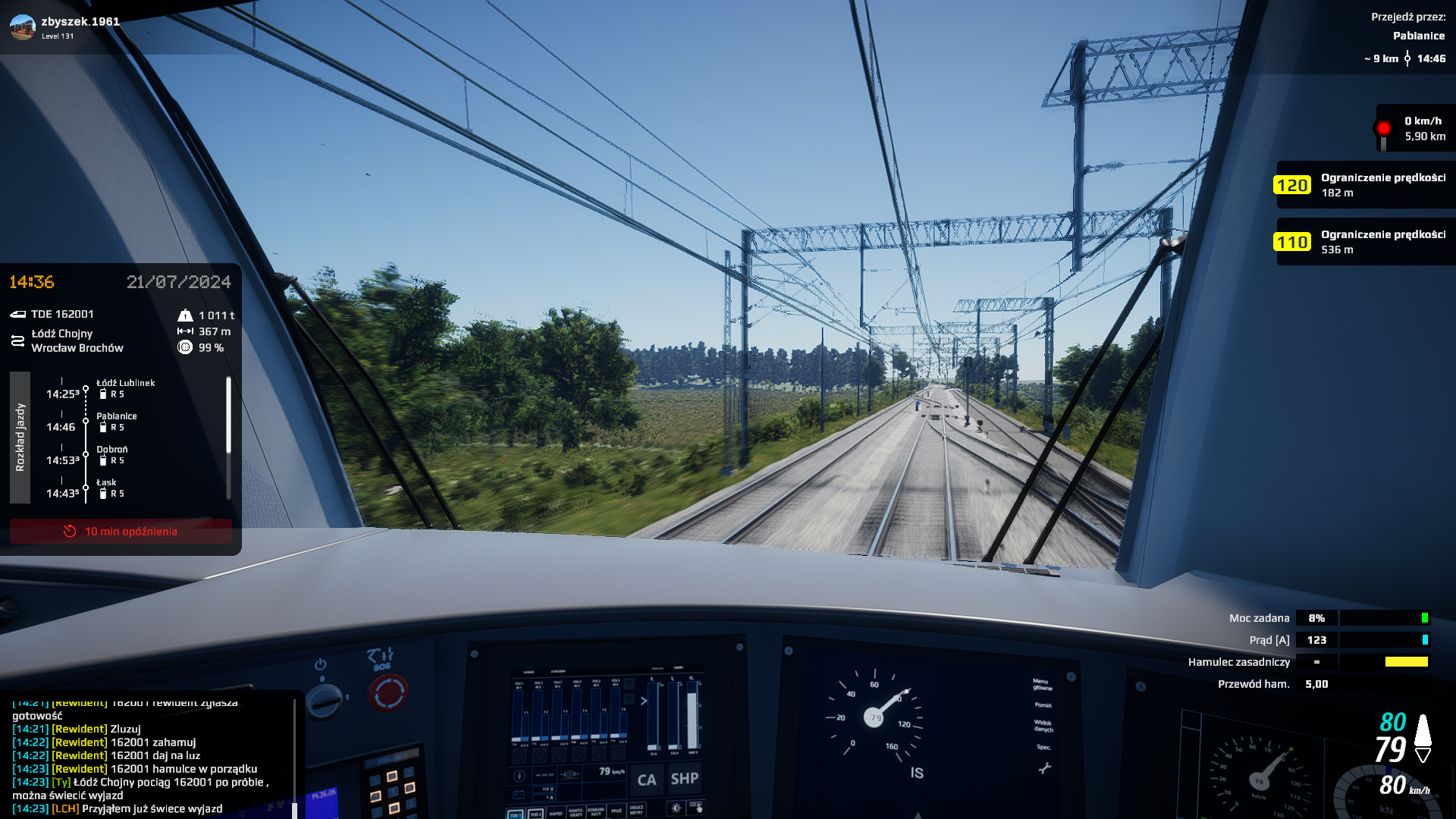1456x819 pixels.
Task: Click the red 10 min opóźnienia banner
Action: pos(121,532)
